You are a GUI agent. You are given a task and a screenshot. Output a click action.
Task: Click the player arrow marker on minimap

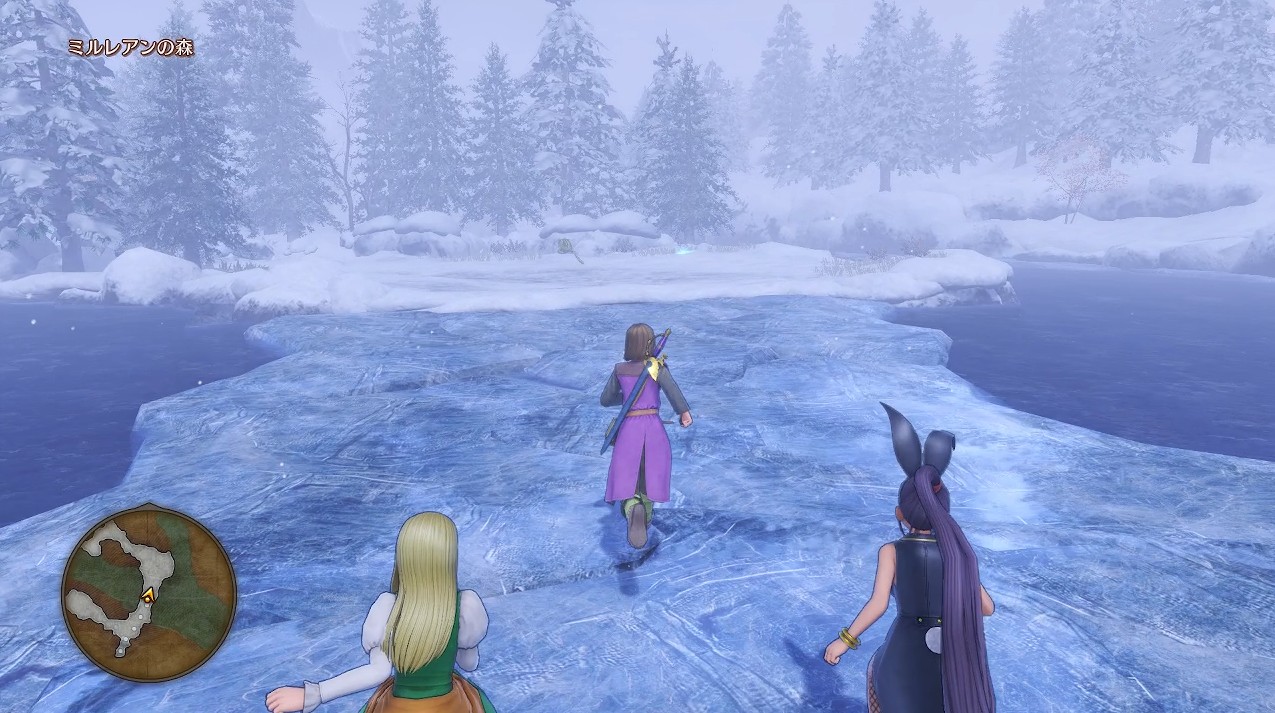[x=149, y=595]
